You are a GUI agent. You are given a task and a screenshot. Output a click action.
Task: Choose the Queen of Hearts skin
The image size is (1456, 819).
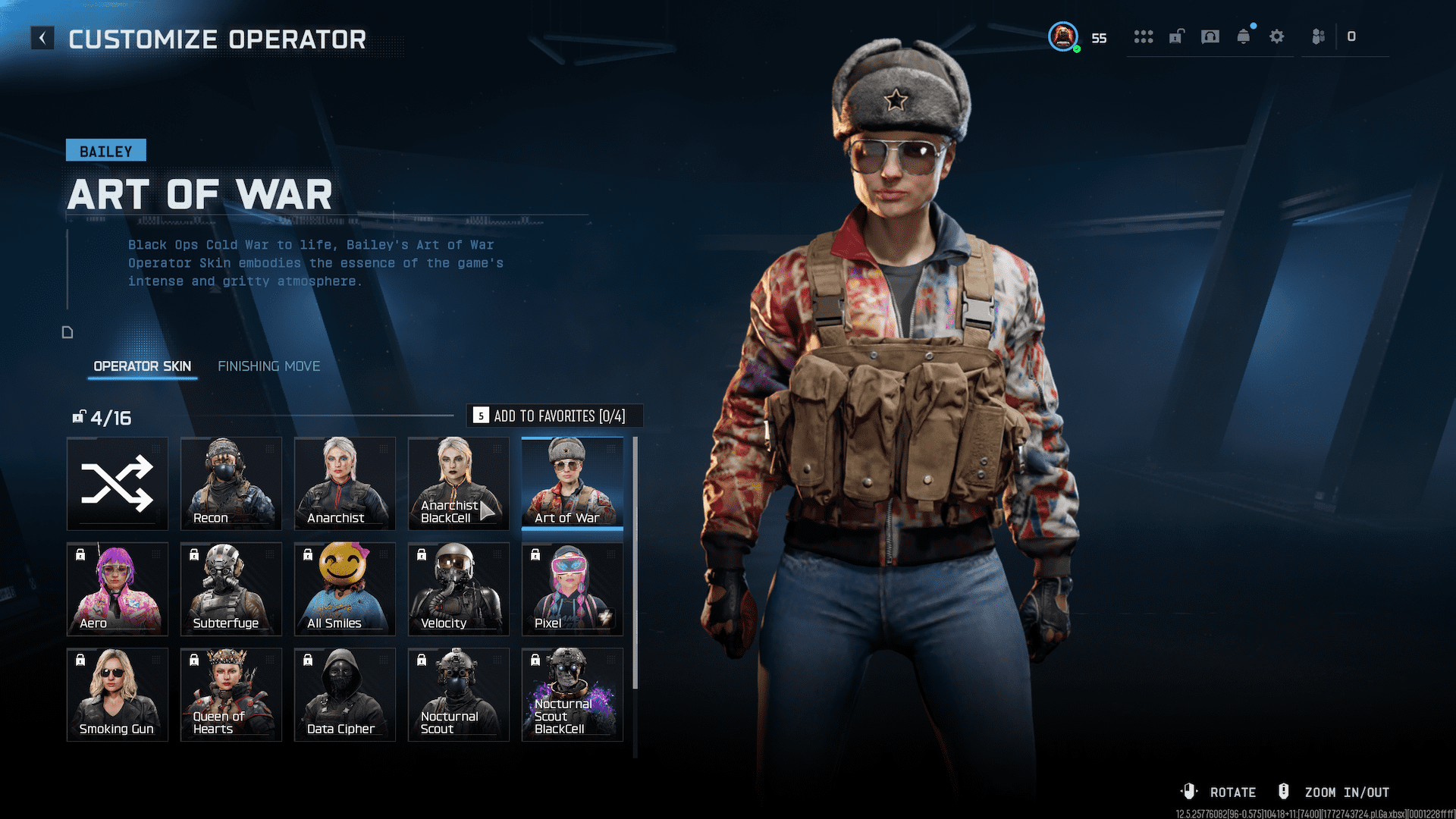pos(231,695)
